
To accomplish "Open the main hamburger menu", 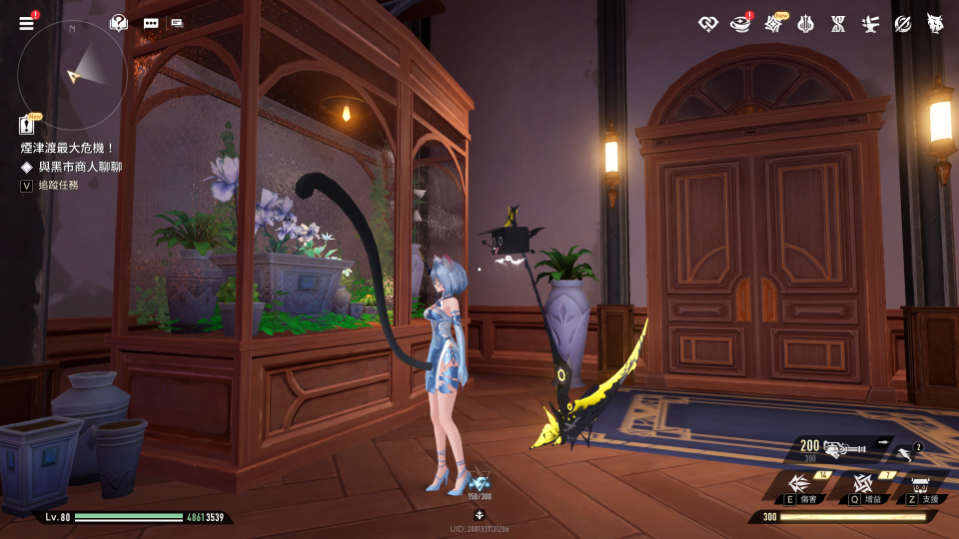I will (x=26, y=23).
